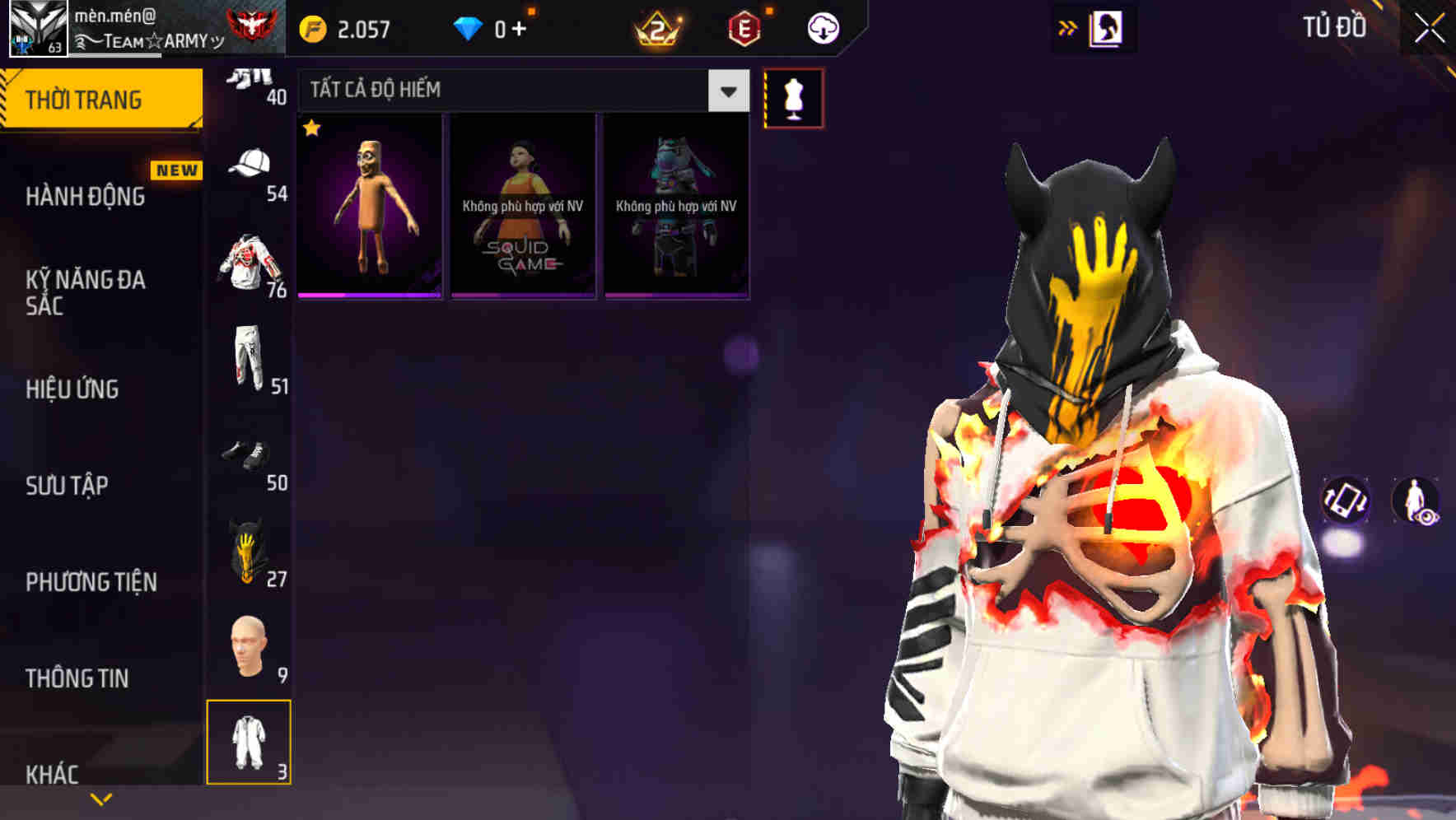Switch to the HÀNH ĐỘNG tab
Image resolution: width=1456 pixels, height=820 pixels.
coord(82,196)
